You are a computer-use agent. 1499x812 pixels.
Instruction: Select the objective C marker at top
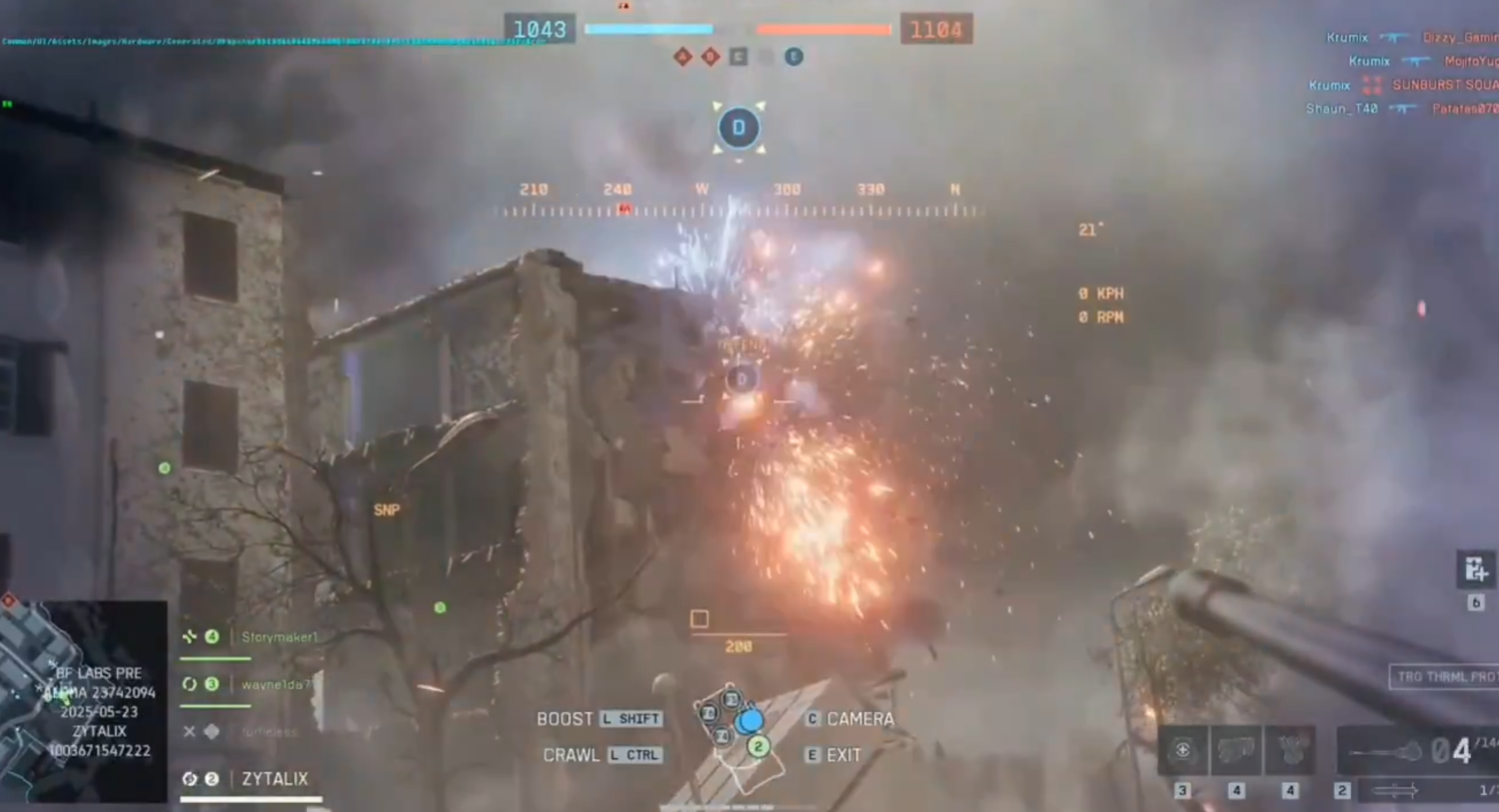(x=738, y=57)
